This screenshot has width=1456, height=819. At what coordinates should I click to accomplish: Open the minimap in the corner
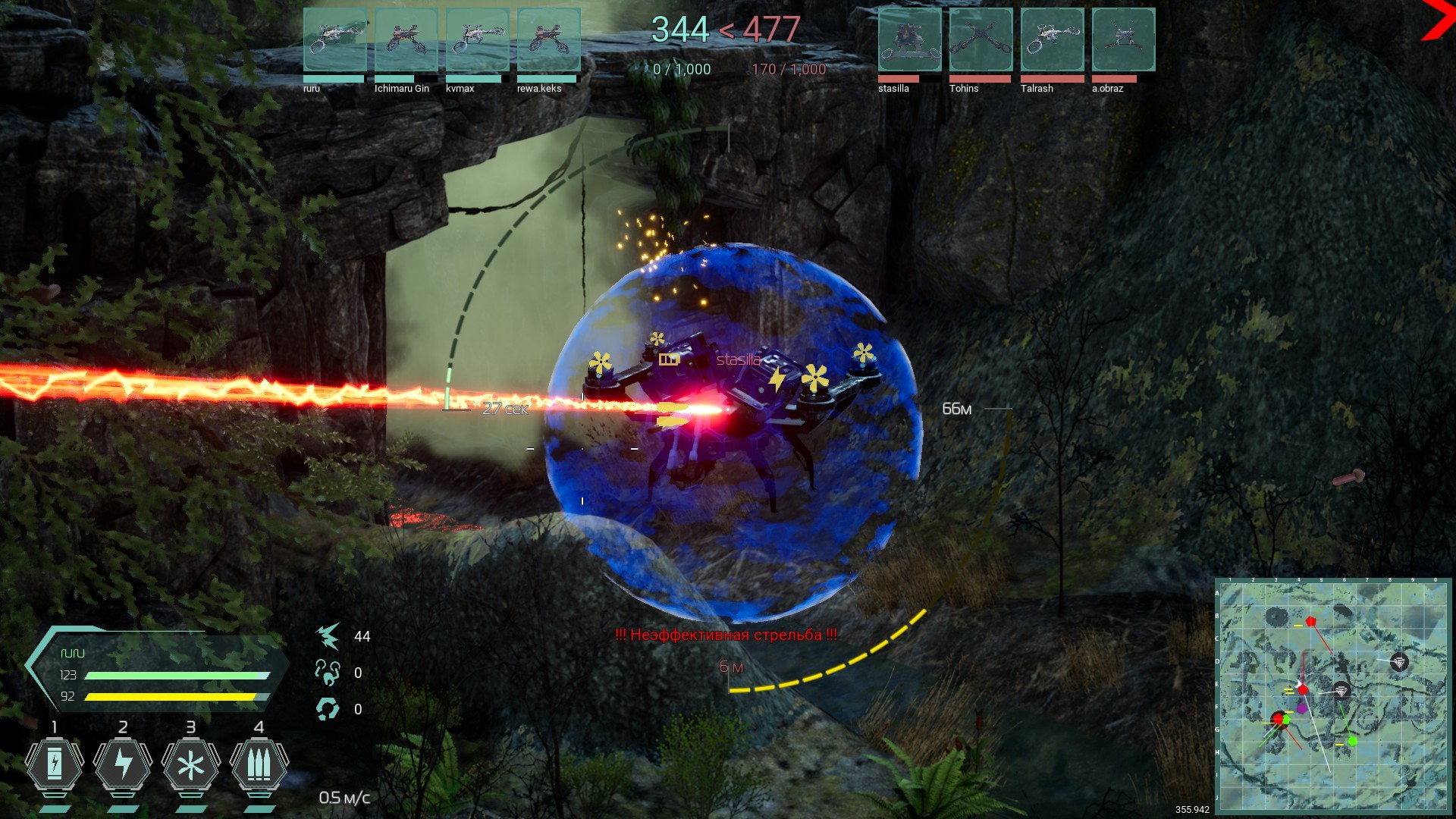click(x=1333, y=696)
